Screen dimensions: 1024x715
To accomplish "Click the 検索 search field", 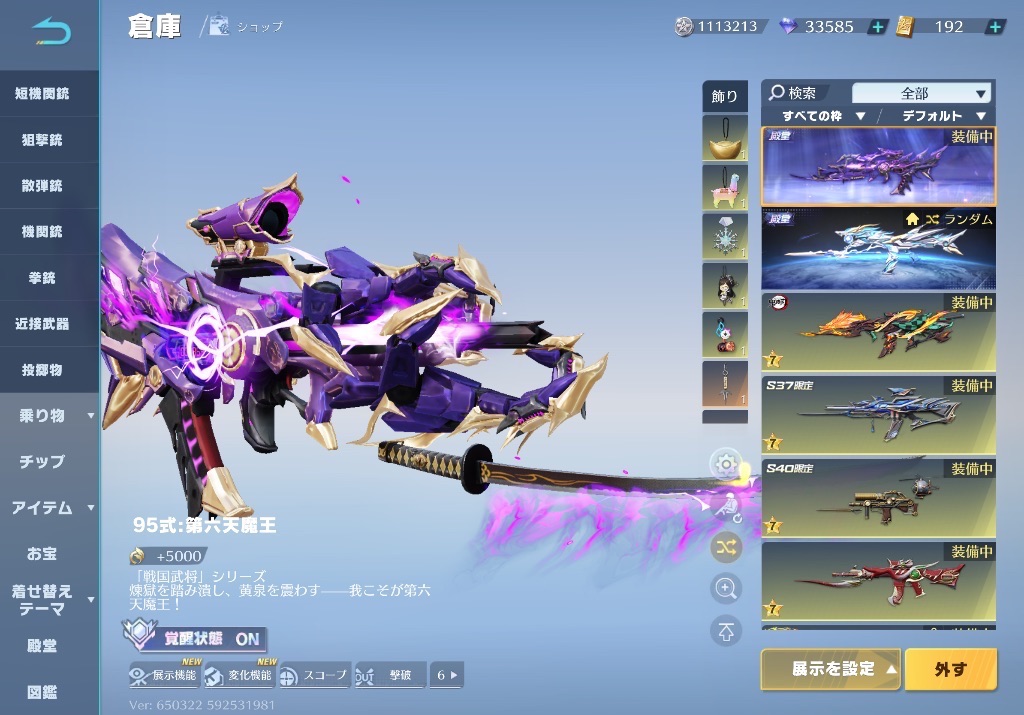I will (x=805, y=93).
